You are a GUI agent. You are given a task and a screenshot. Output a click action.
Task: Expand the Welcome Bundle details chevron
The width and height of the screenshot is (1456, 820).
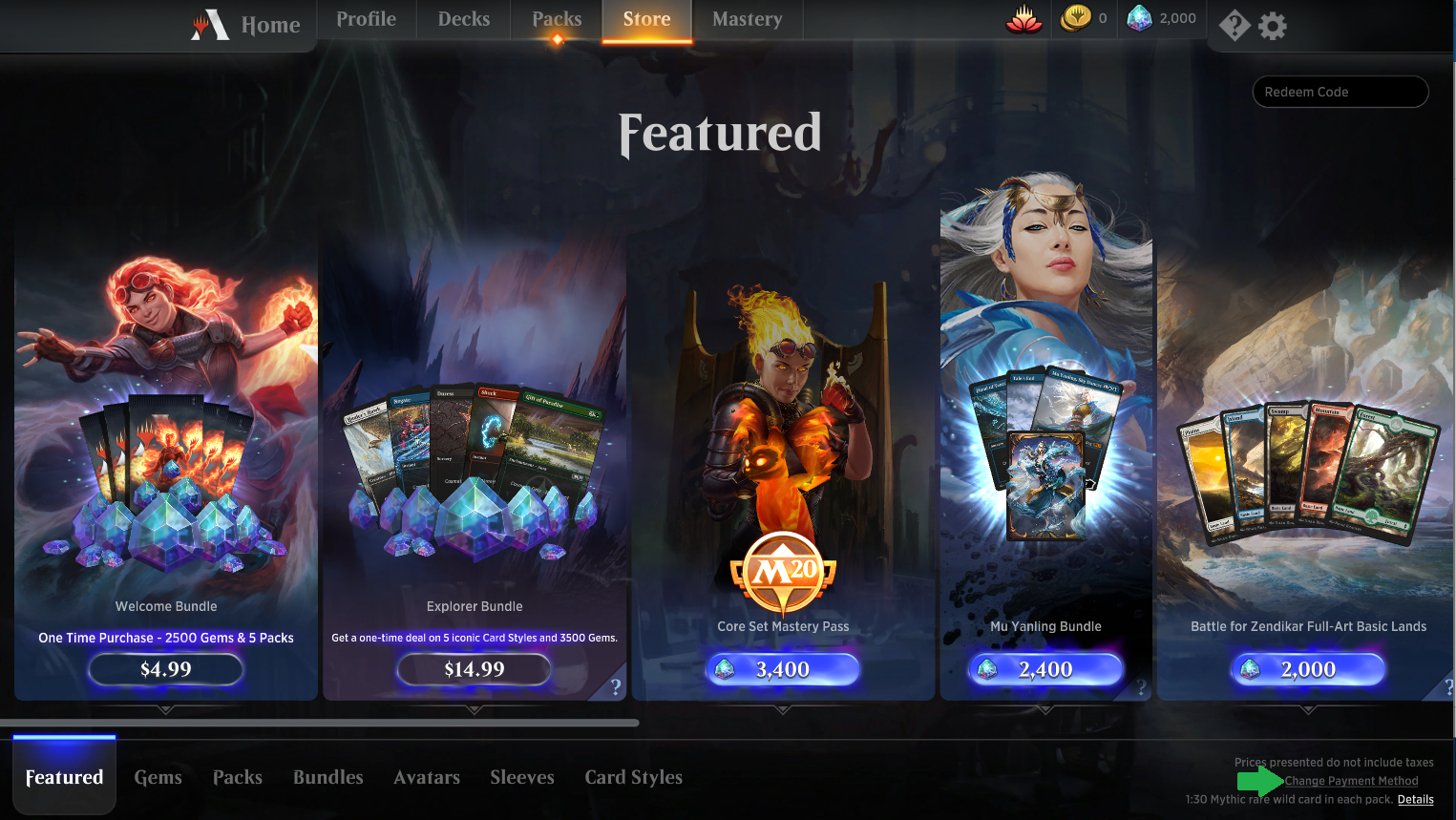pyautogui.click(x=165, y=710)
